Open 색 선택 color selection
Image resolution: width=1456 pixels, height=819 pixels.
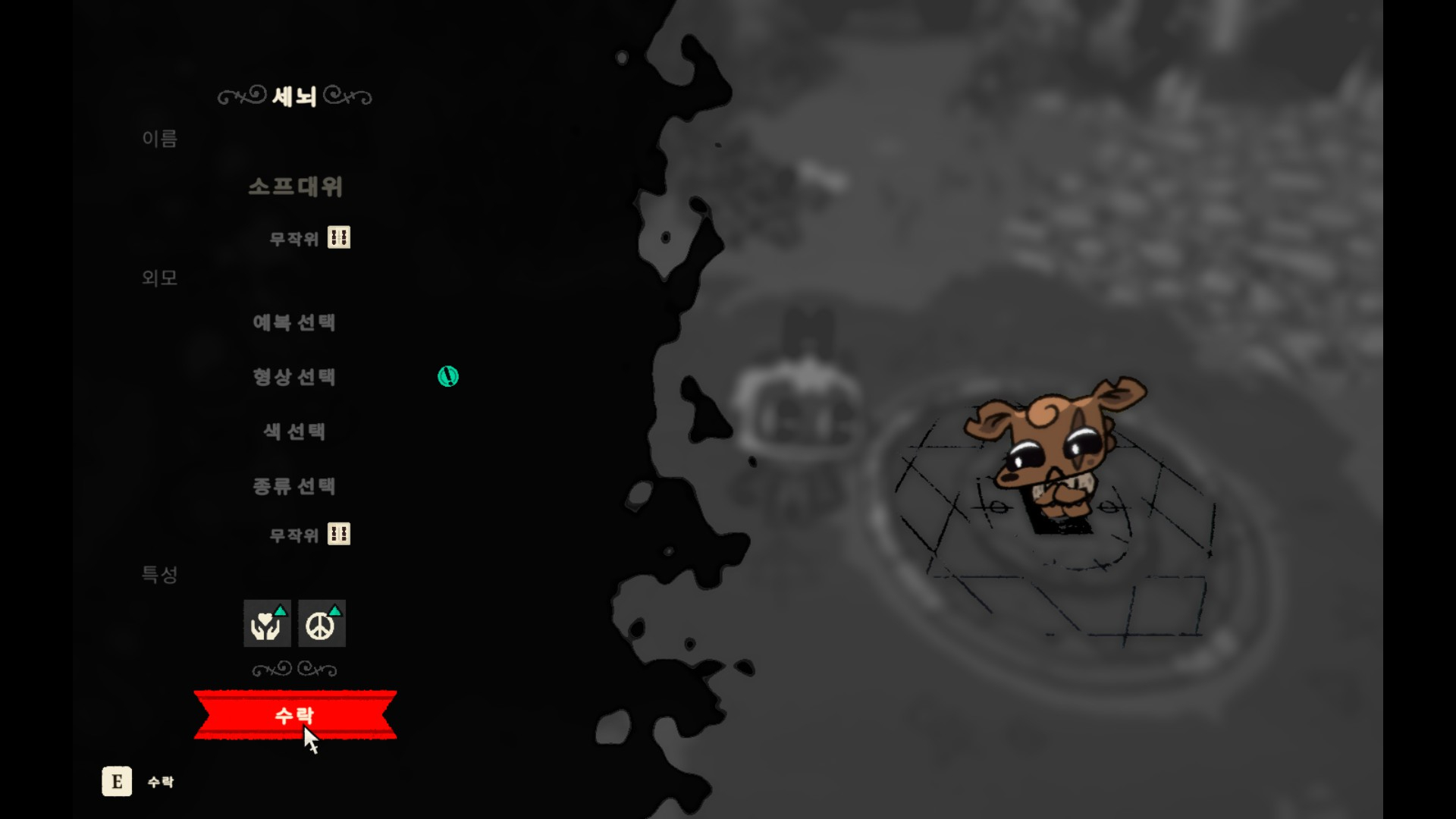(294, 431)
